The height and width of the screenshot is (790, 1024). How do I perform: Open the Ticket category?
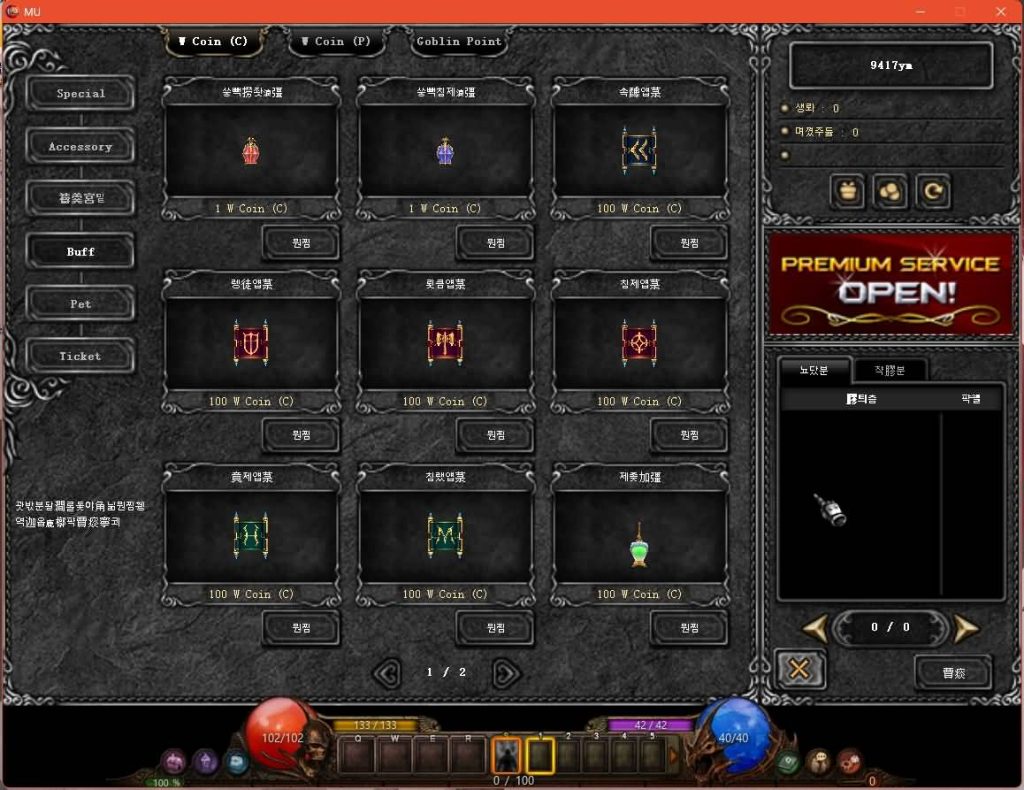81,356
